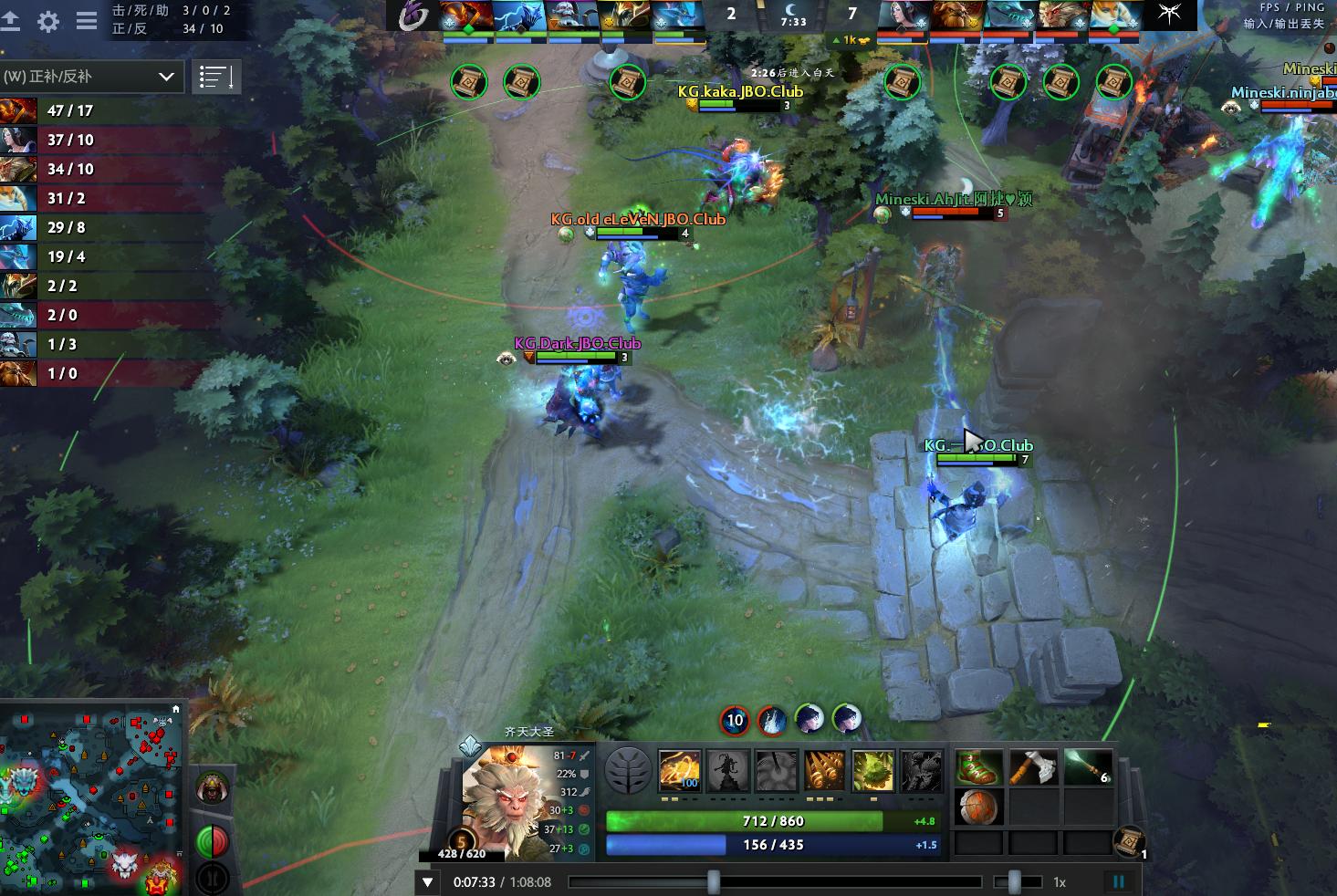Click KG.kaka.JBO.Club's hero name label
The image size is (1337, 896).
click(x=739, y=91)
